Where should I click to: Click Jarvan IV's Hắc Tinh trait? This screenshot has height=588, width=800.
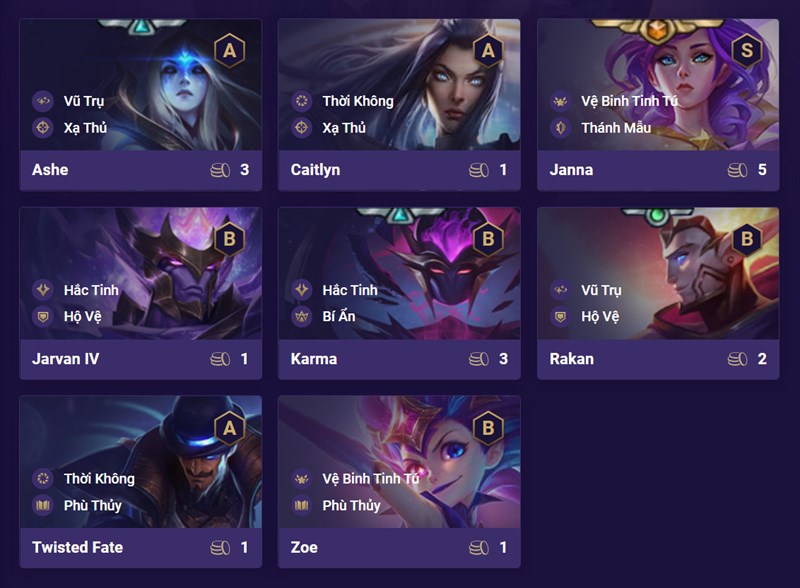click(91, 290)
